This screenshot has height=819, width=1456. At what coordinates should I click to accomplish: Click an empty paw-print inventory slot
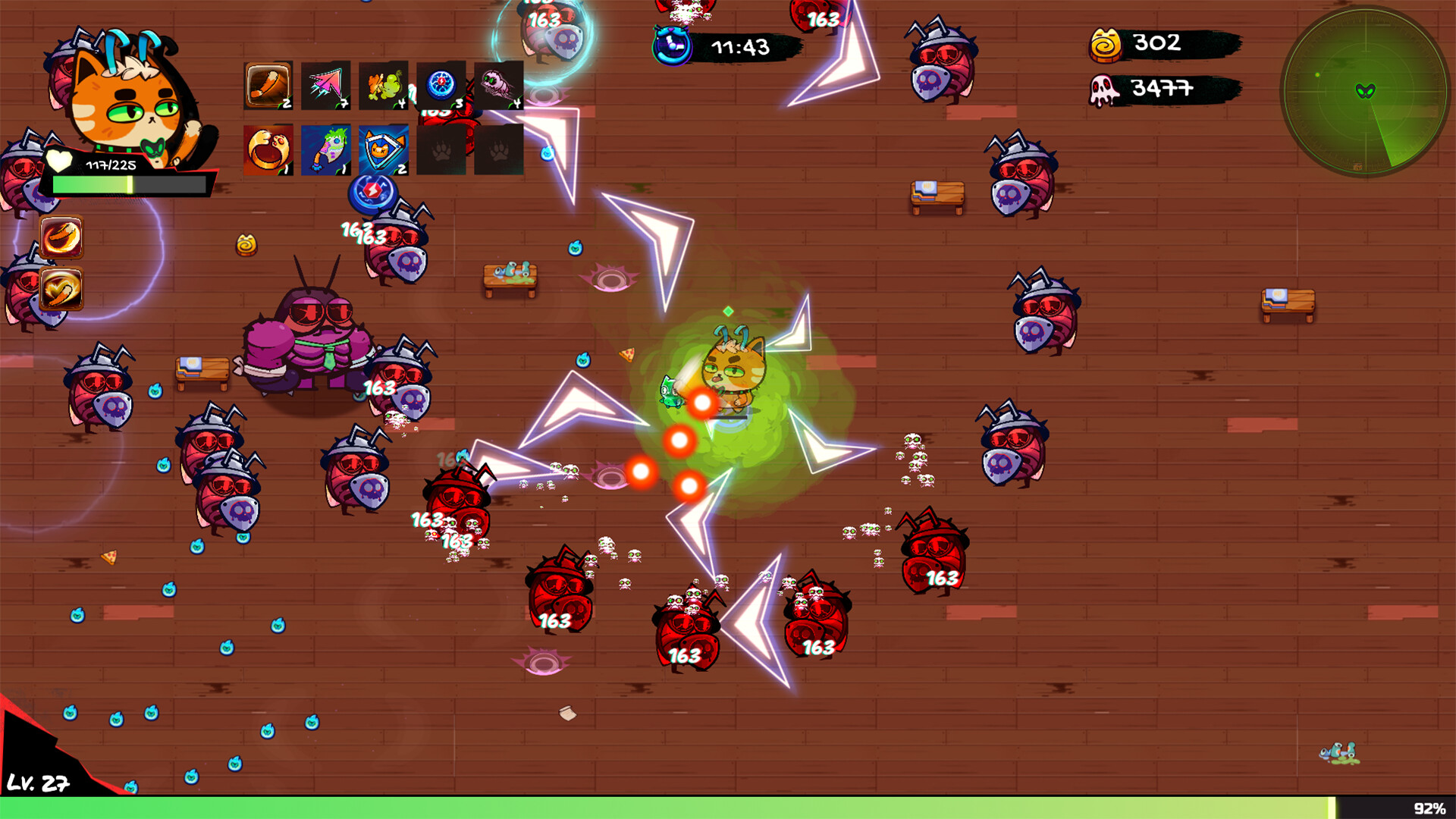tap(442, 149)
